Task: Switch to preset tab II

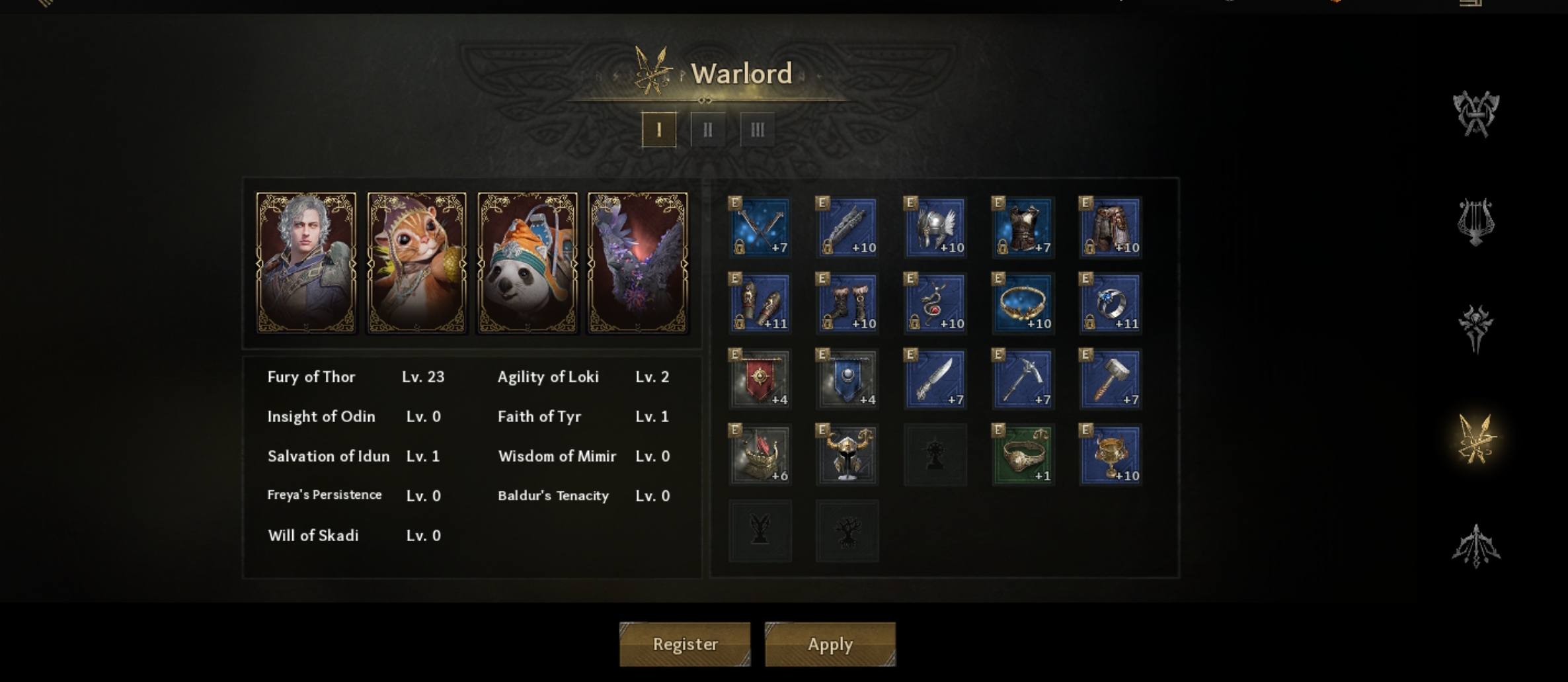Action: [x=708, y=130]
